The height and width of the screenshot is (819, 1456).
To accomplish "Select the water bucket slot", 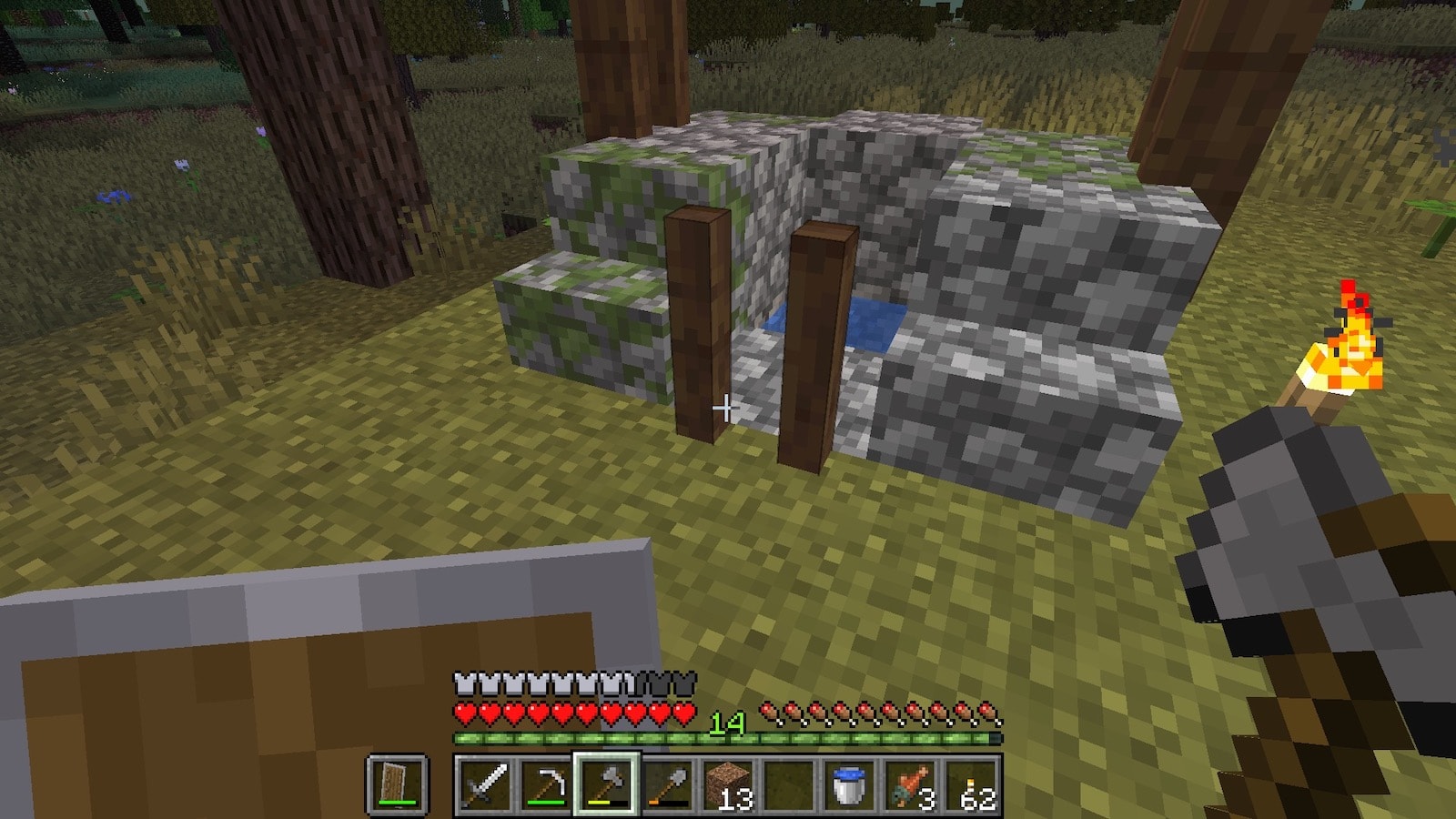I will pyautogui.click(x=849, y=784).
